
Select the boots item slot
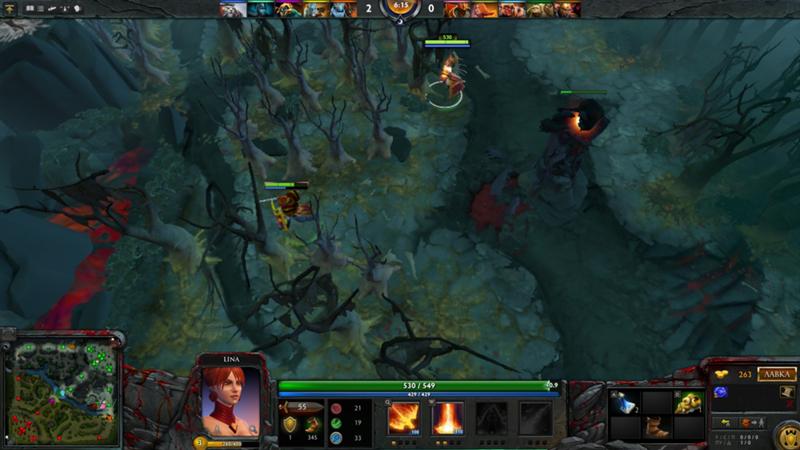click(x=656, y=426)
